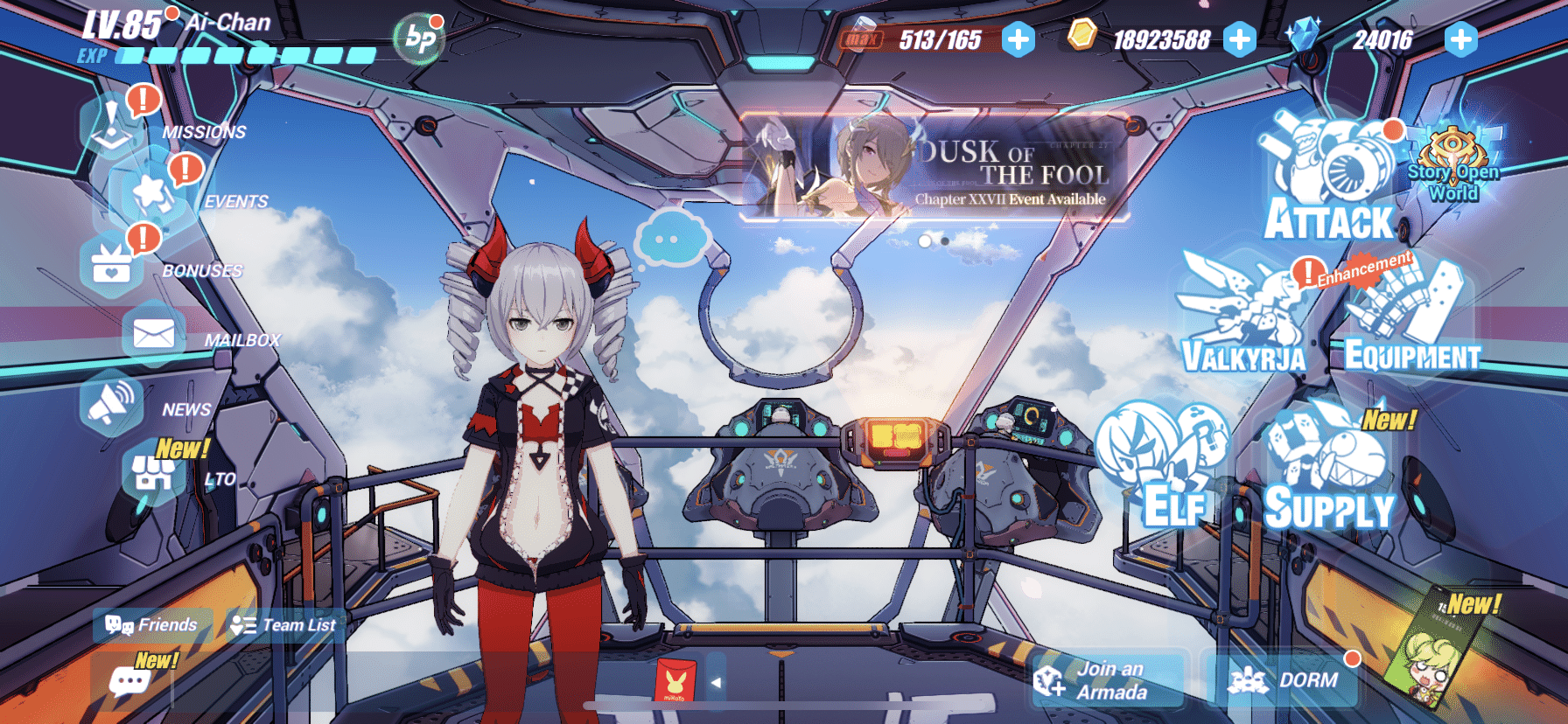
Task: Tap the BP battle pass icon
Action: click(x=420, y=38)
